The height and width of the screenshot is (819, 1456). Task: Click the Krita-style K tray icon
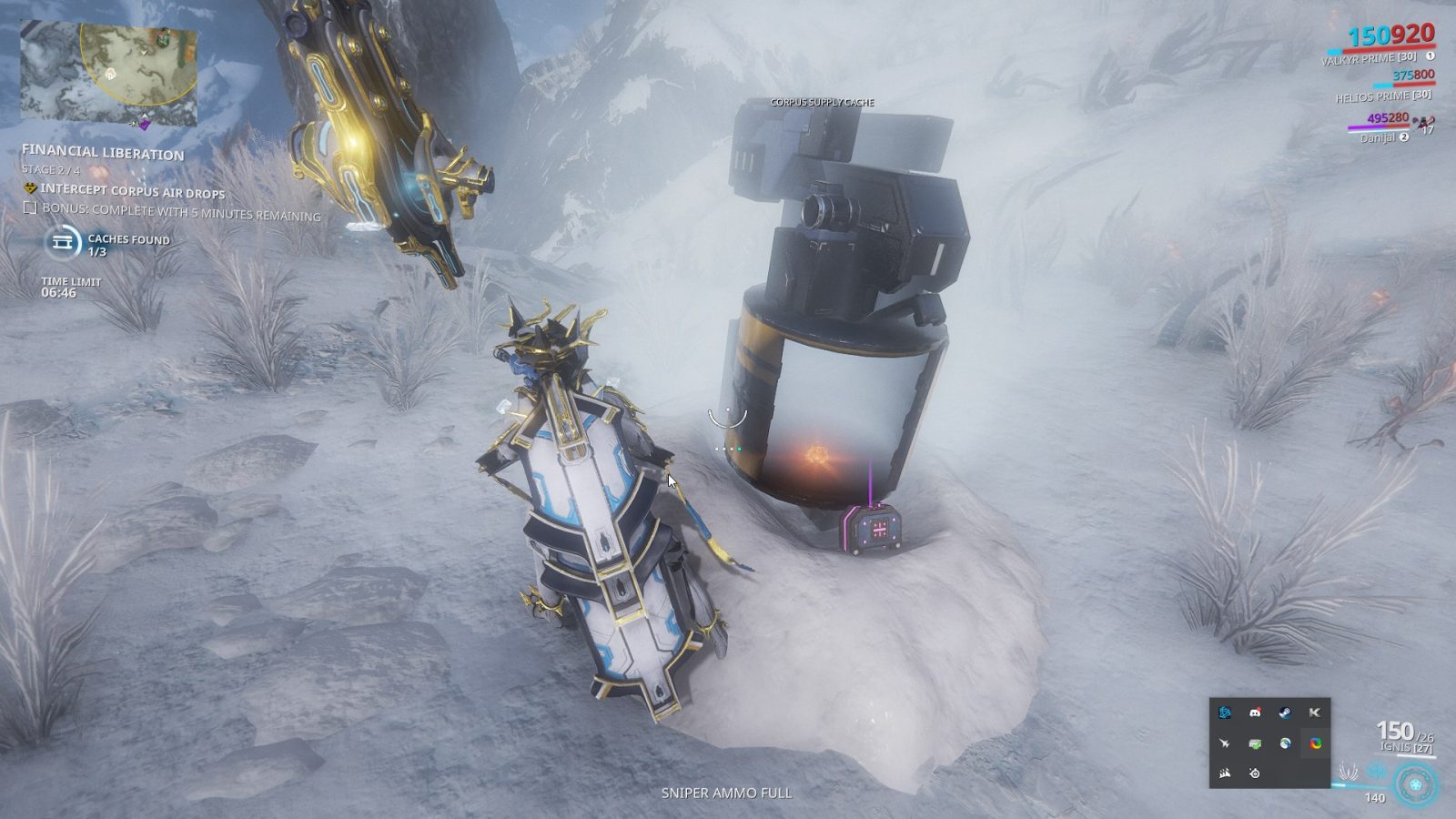[1316, 713]
